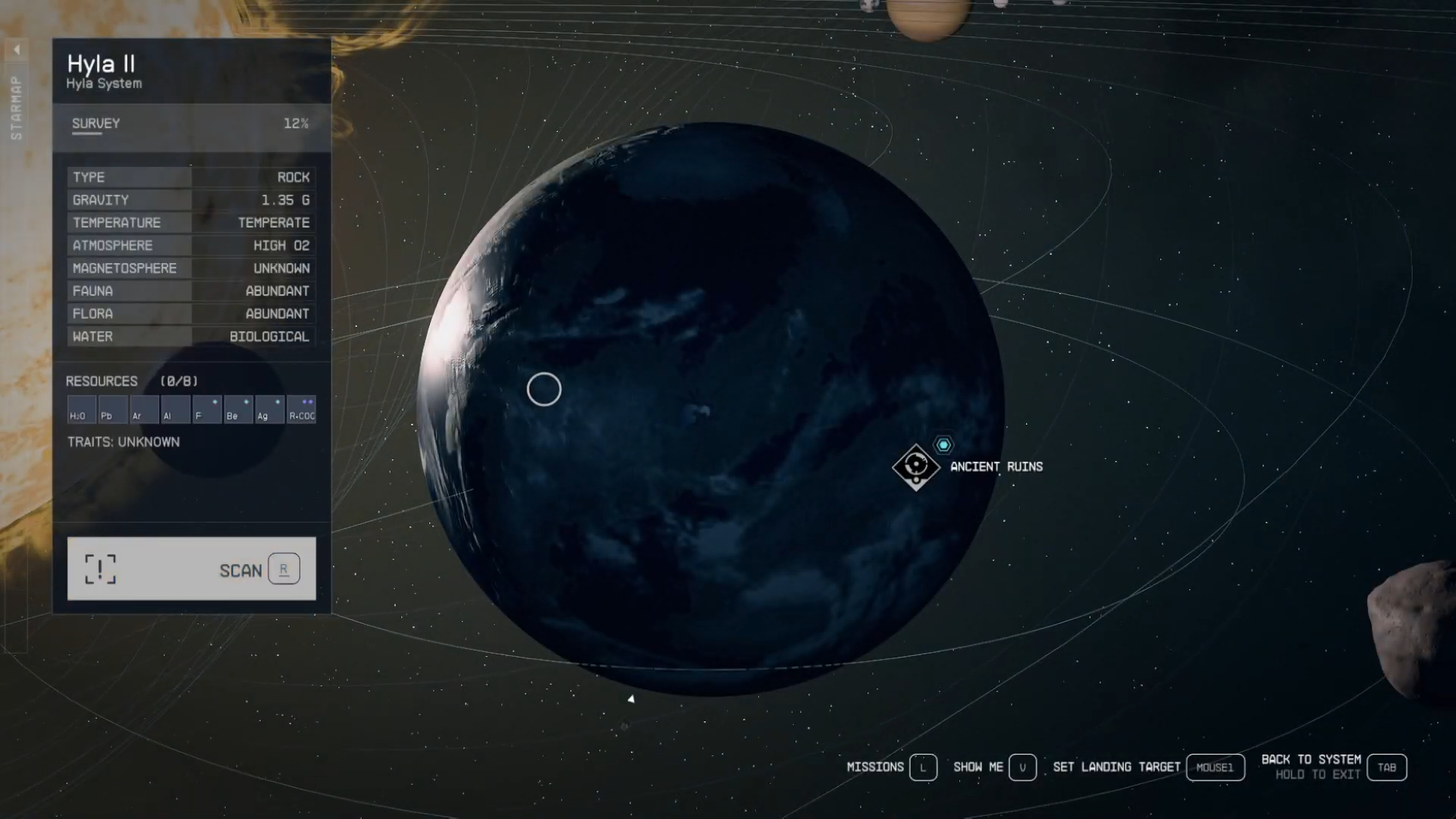
Task: Select the R-COC organic resource icon
Action: click(302, 409)
